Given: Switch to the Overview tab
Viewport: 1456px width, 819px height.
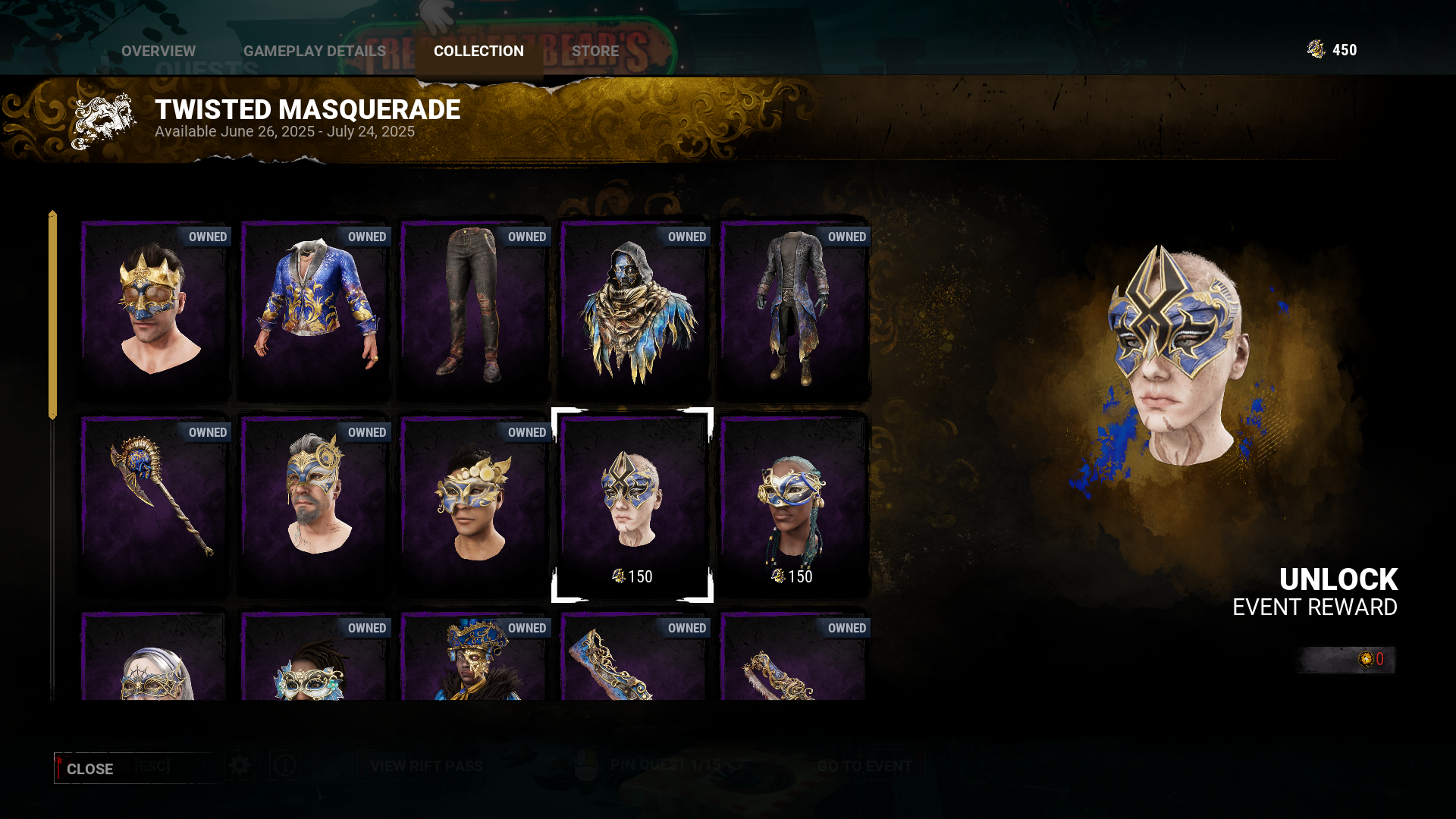Looking at the screenshot, I should [x=158, y=51].
